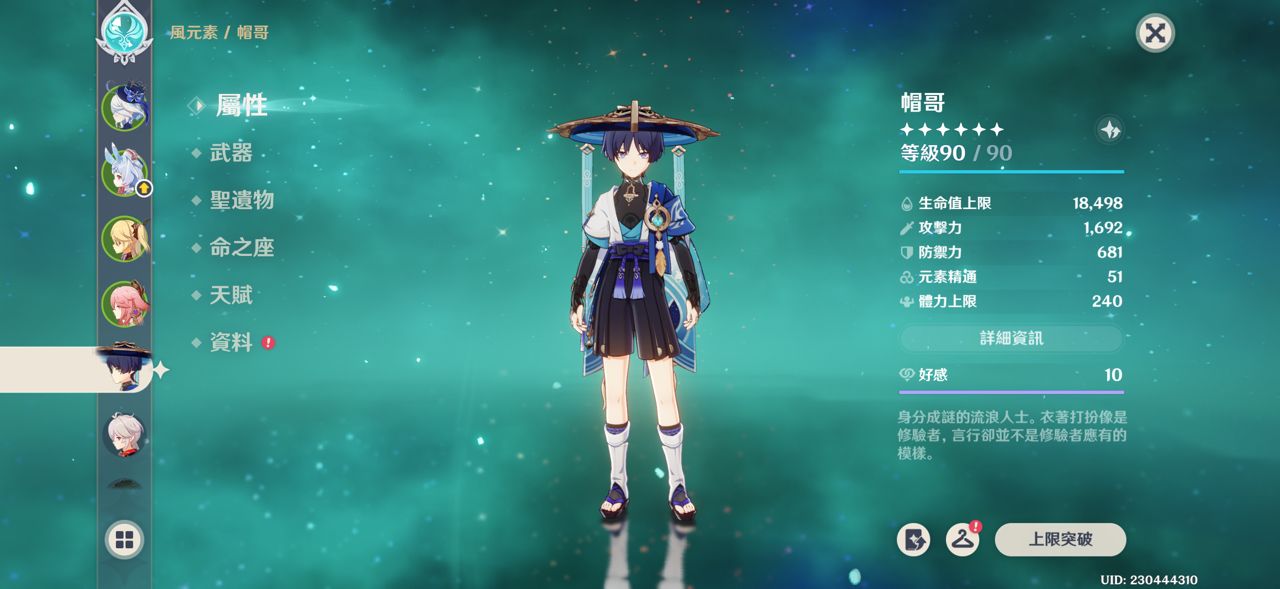Open 詳細資訊 detailed stats
This screenshot has height=589, width=1280.
tap(1011, 338)
